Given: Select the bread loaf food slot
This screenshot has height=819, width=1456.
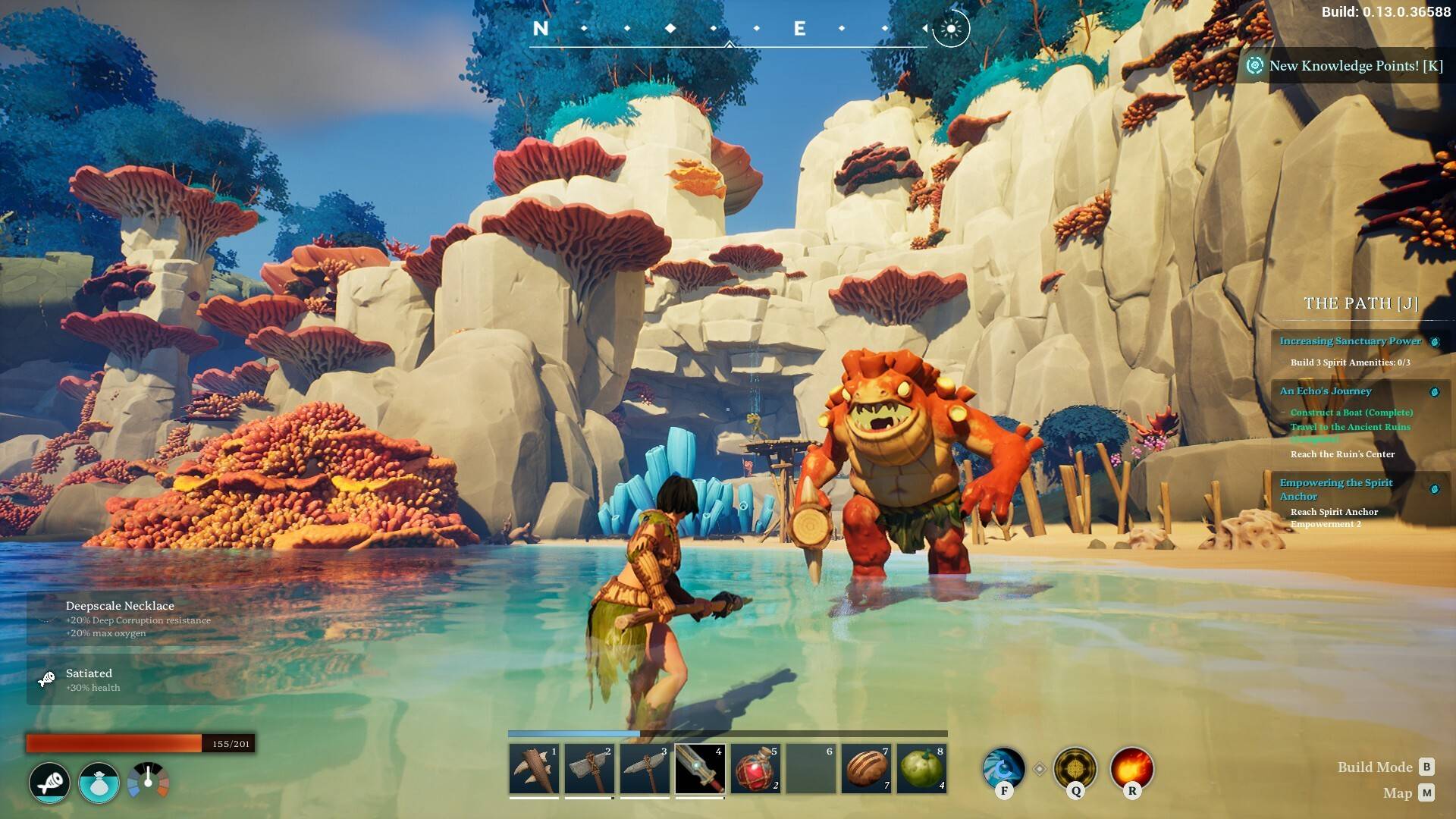Looking at the screenshot, I should (x=867, y=769).
